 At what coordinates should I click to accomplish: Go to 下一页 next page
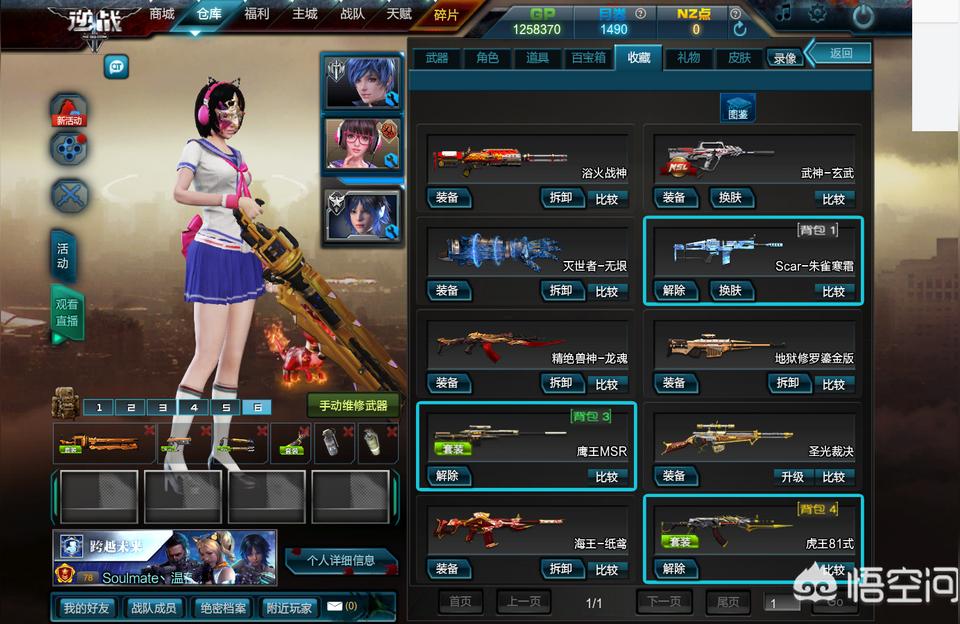tap(665, 602)
